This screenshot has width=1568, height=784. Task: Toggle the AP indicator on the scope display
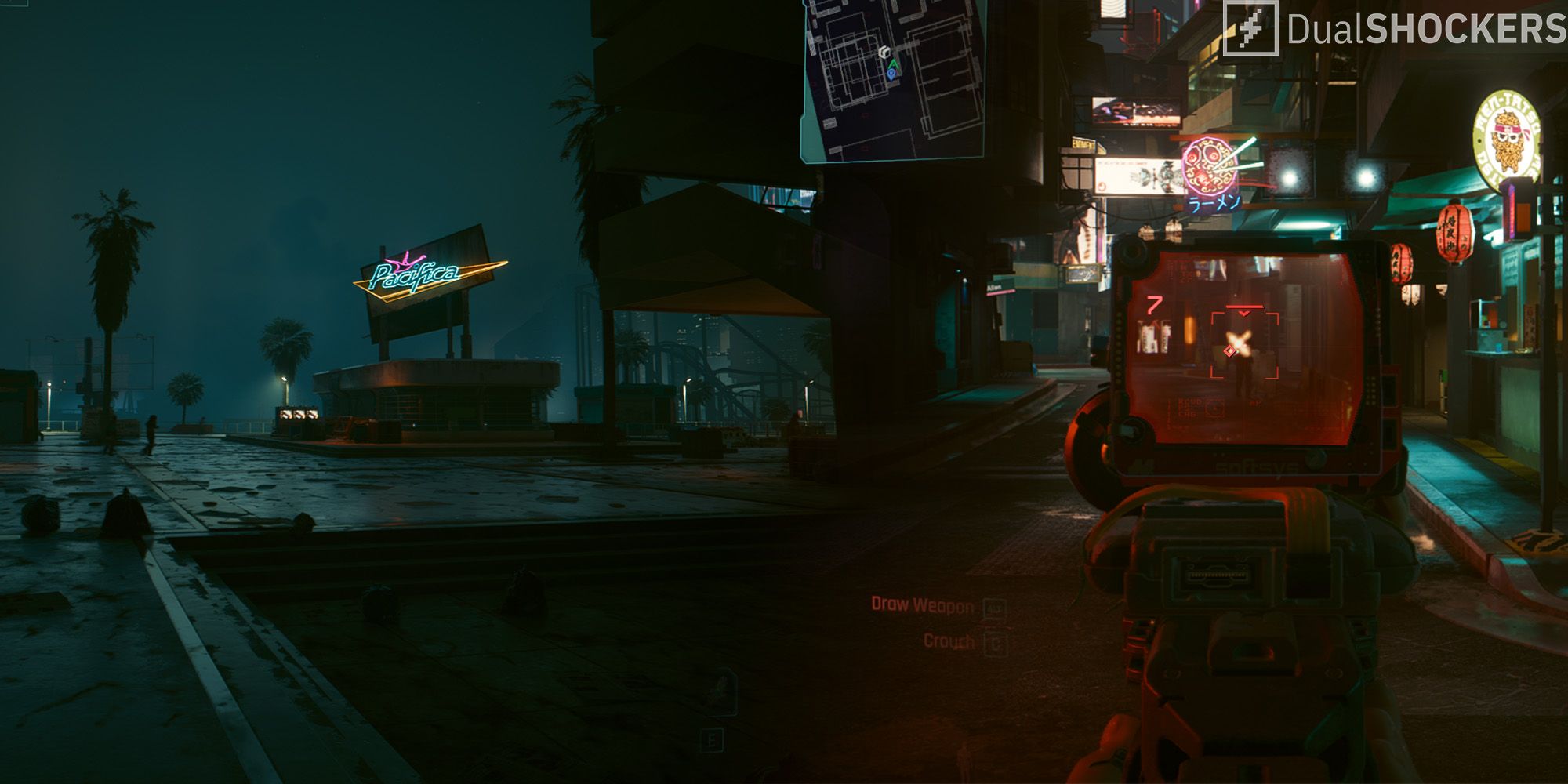pos(1255,402)
